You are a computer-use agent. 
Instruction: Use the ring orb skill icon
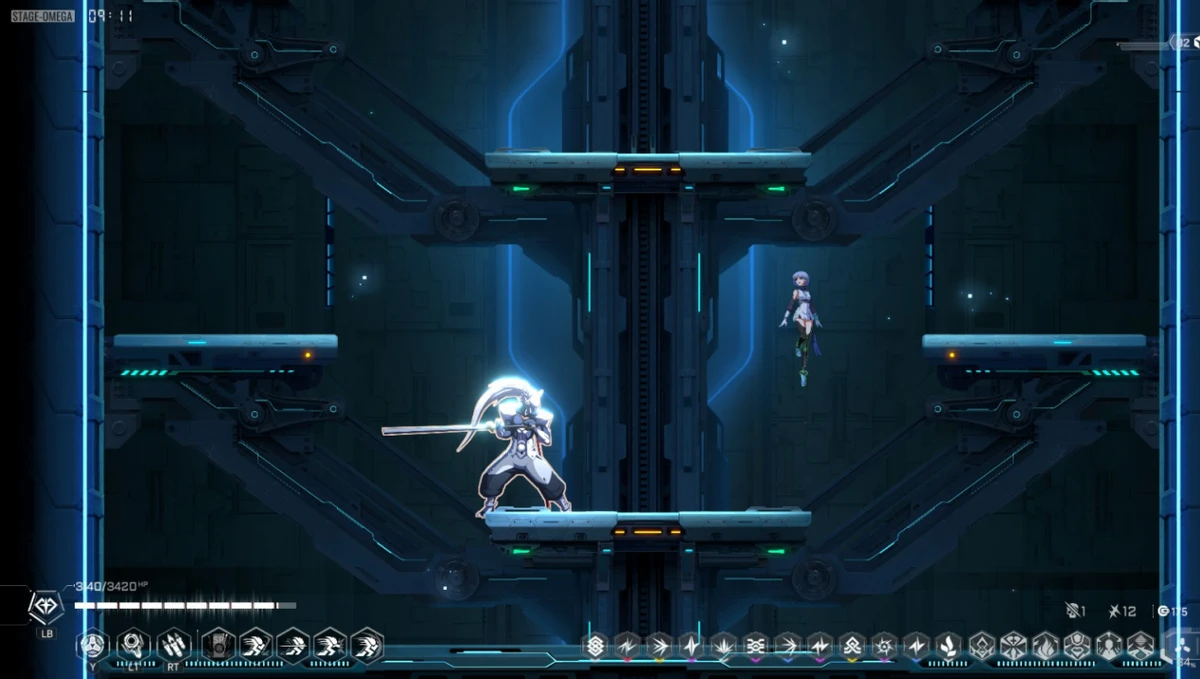[133, 645]
